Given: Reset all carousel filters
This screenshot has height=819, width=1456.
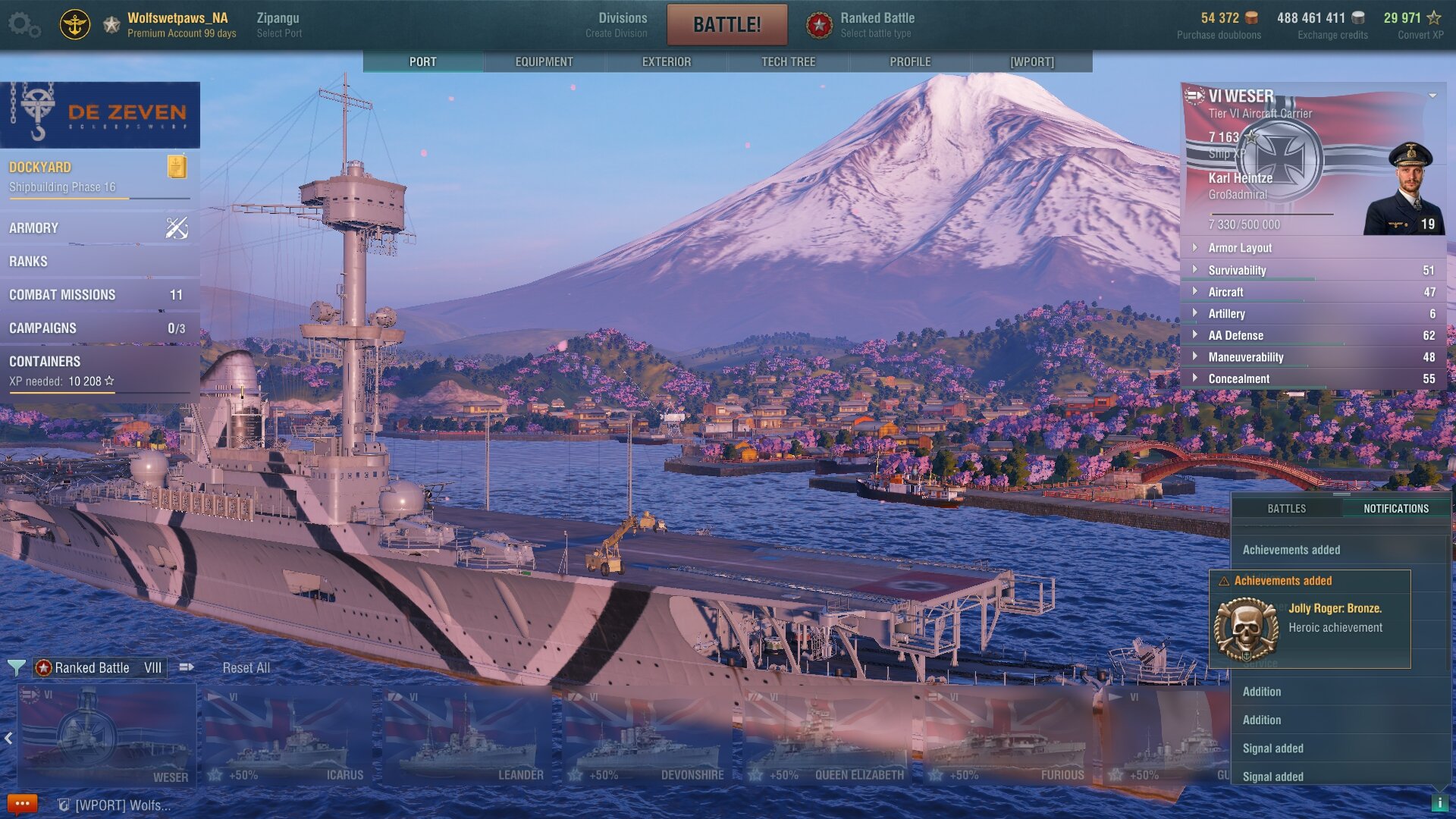Looking at the screenshot, I should (246, 667).
